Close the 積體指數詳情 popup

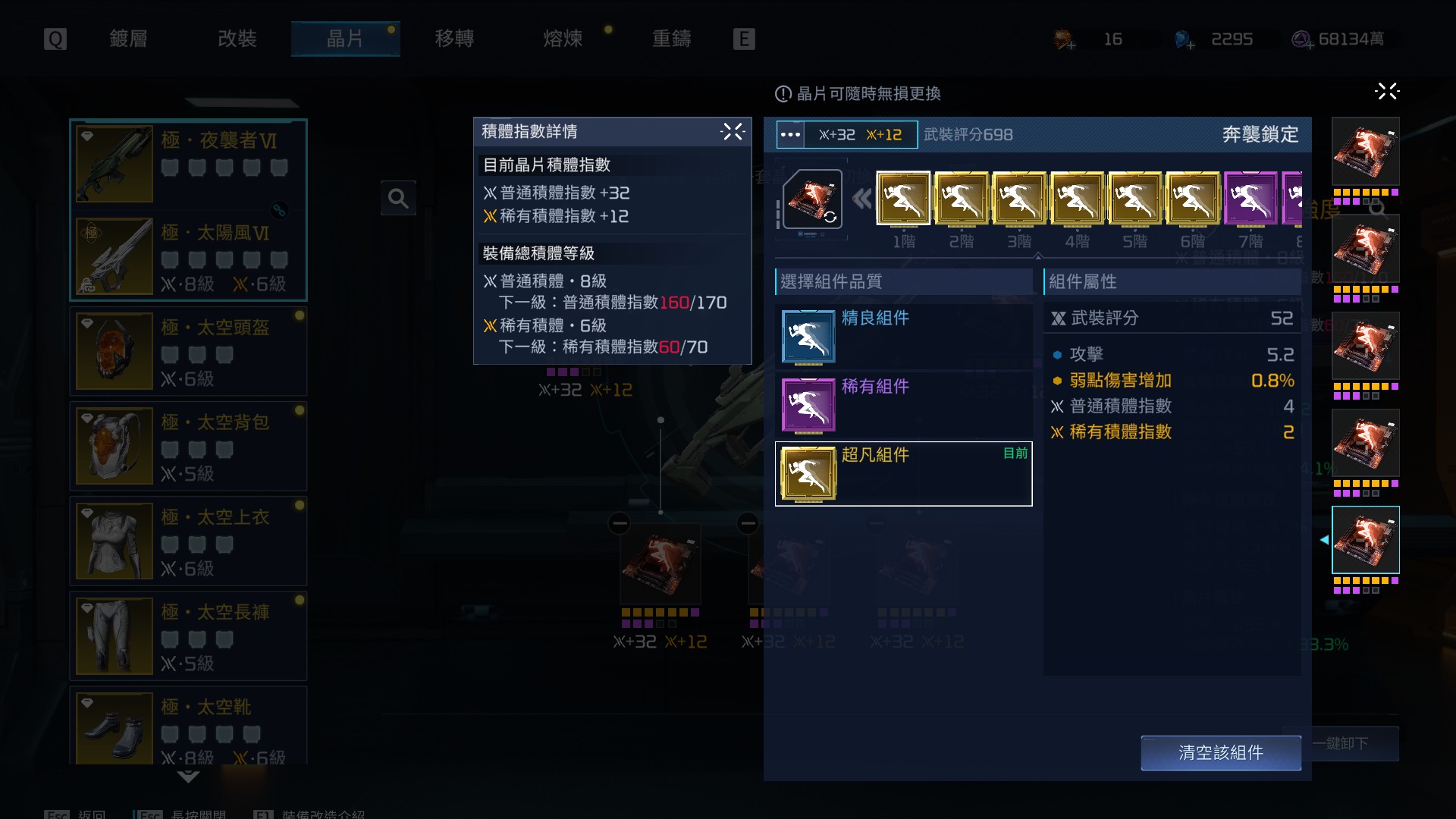click(x=733, y=132)
